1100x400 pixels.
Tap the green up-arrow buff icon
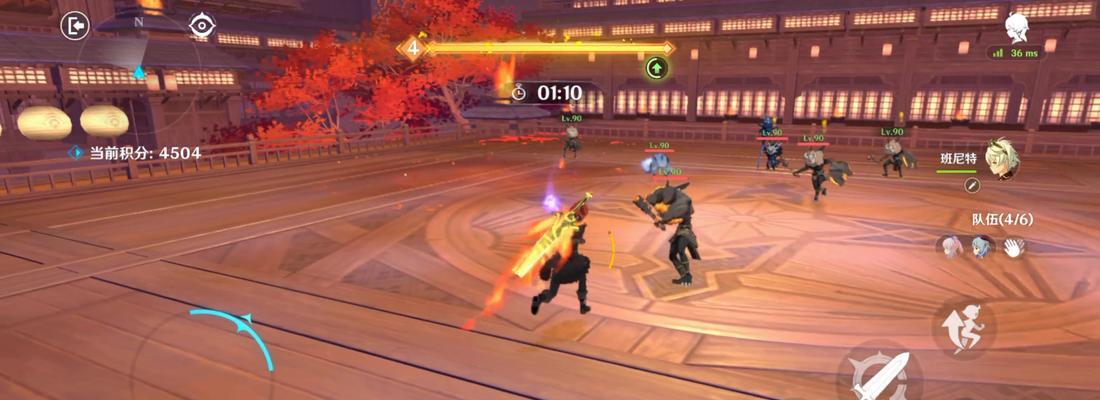657,68
